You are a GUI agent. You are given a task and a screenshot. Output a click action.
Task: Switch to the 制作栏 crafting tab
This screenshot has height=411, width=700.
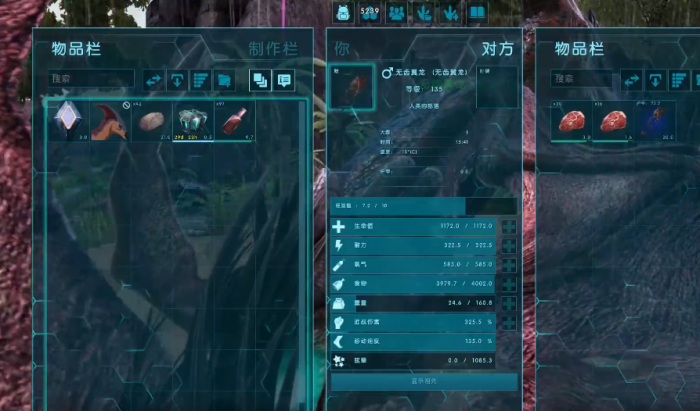coord(270,49)
